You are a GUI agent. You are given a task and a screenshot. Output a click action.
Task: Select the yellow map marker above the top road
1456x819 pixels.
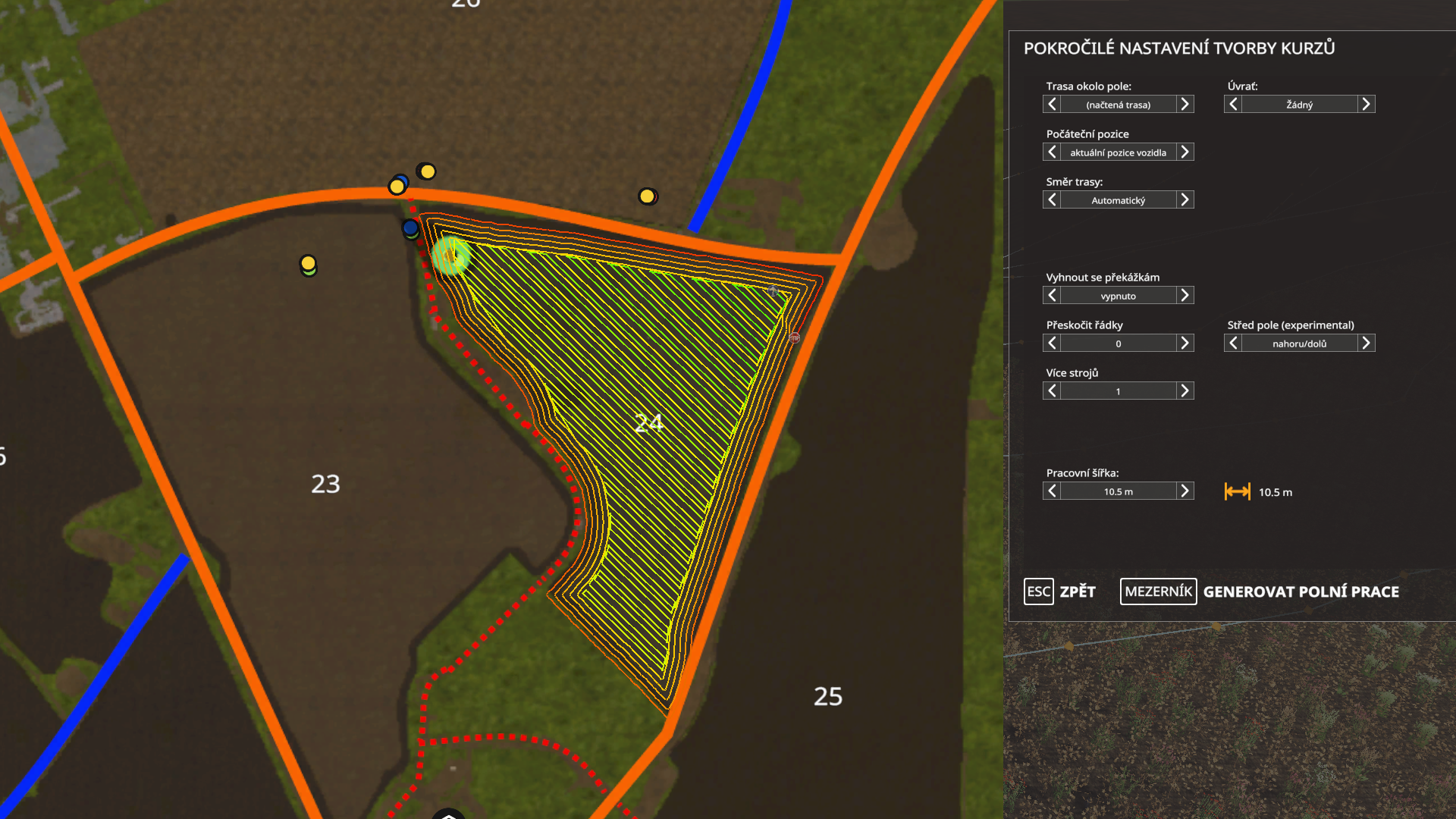point(426,172)
